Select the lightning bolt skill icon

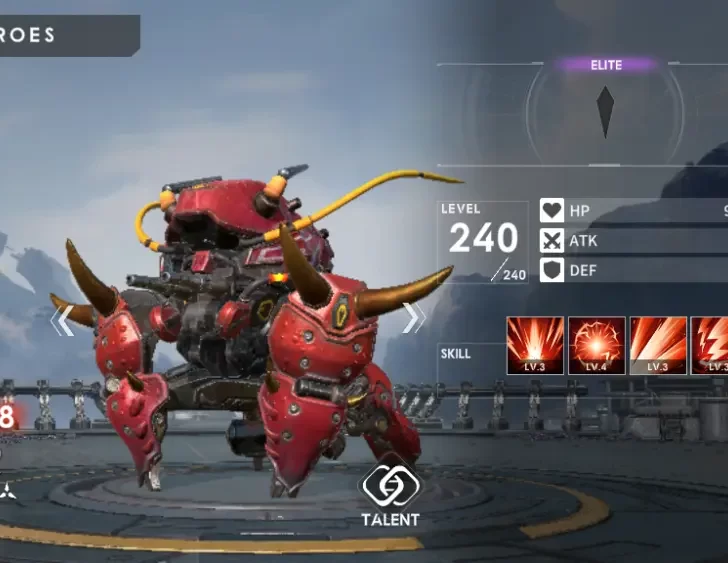point(712,345)
